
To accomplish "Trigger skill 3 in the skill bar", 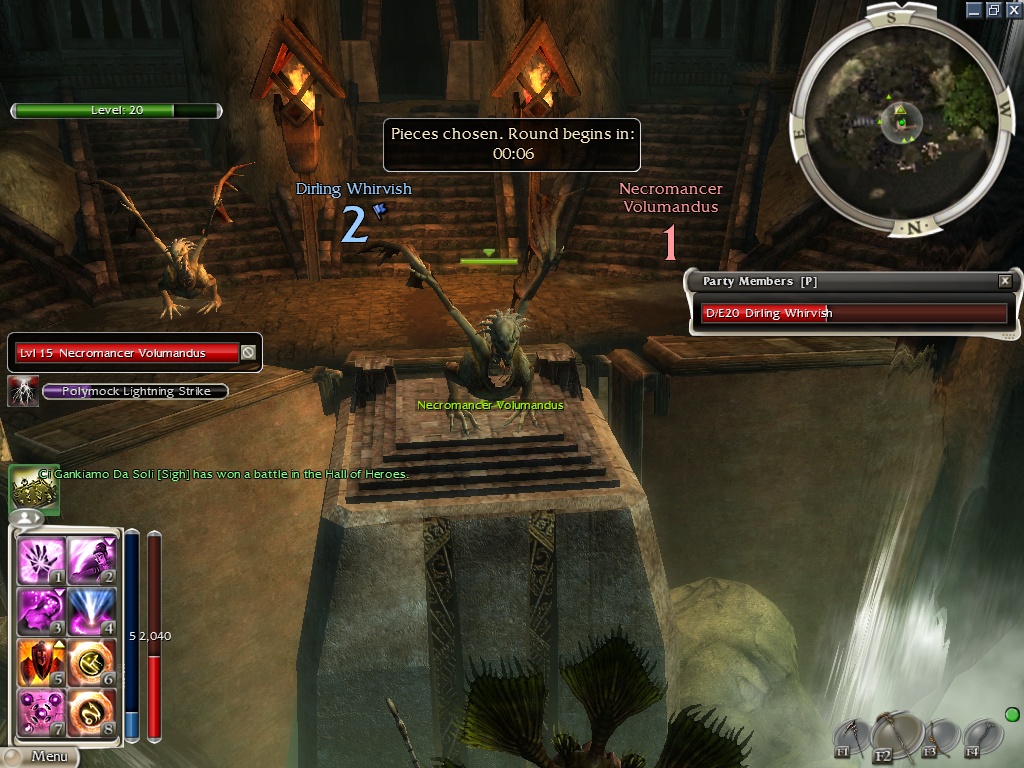I will [x=42, y=612].
